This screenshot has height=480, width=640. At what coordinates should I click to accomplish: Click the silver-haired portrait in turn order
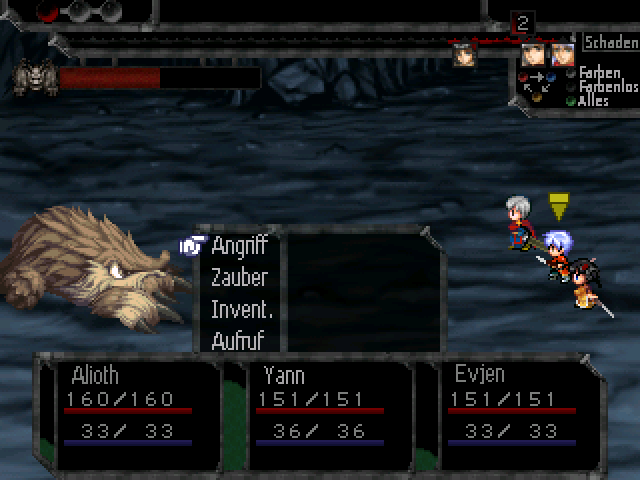(x=562, y=54)
